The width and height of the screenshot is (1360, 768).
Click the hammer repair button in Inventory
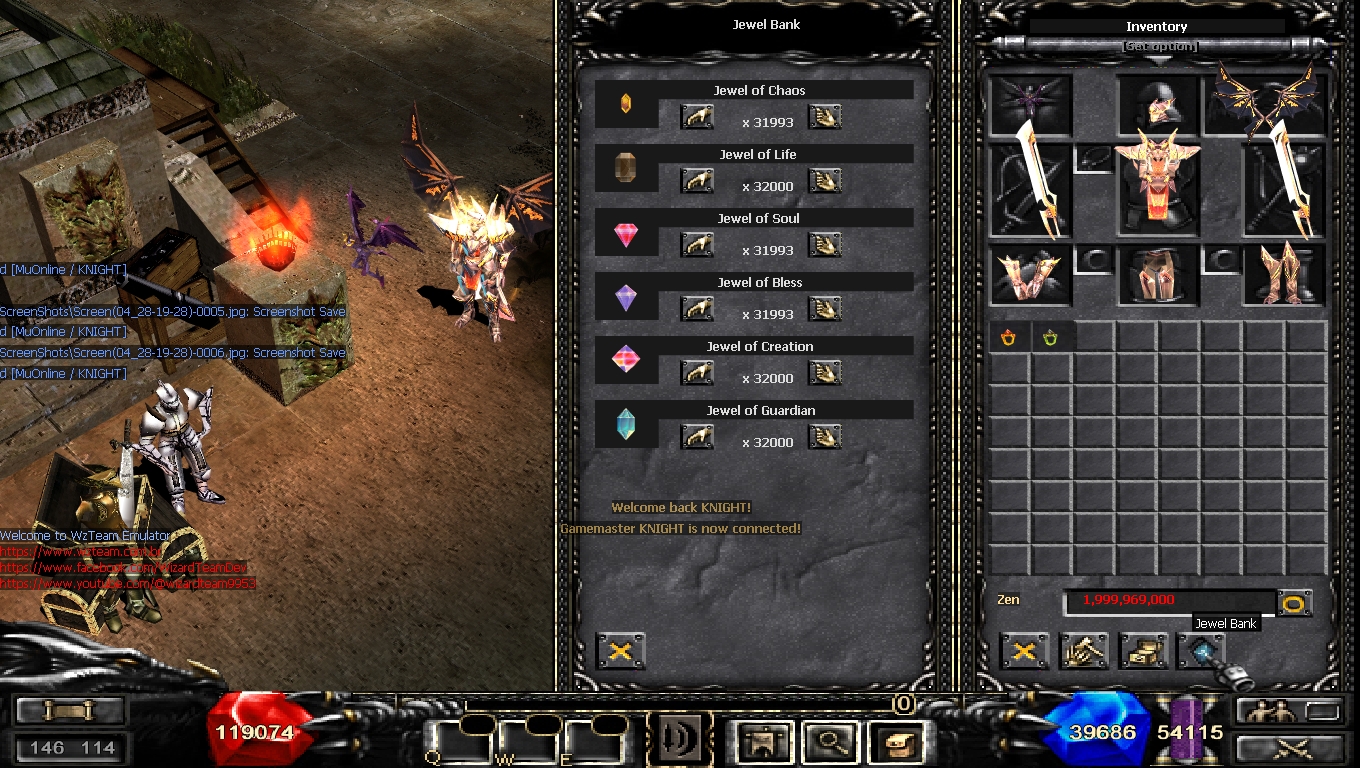[x=1084, y=652]
